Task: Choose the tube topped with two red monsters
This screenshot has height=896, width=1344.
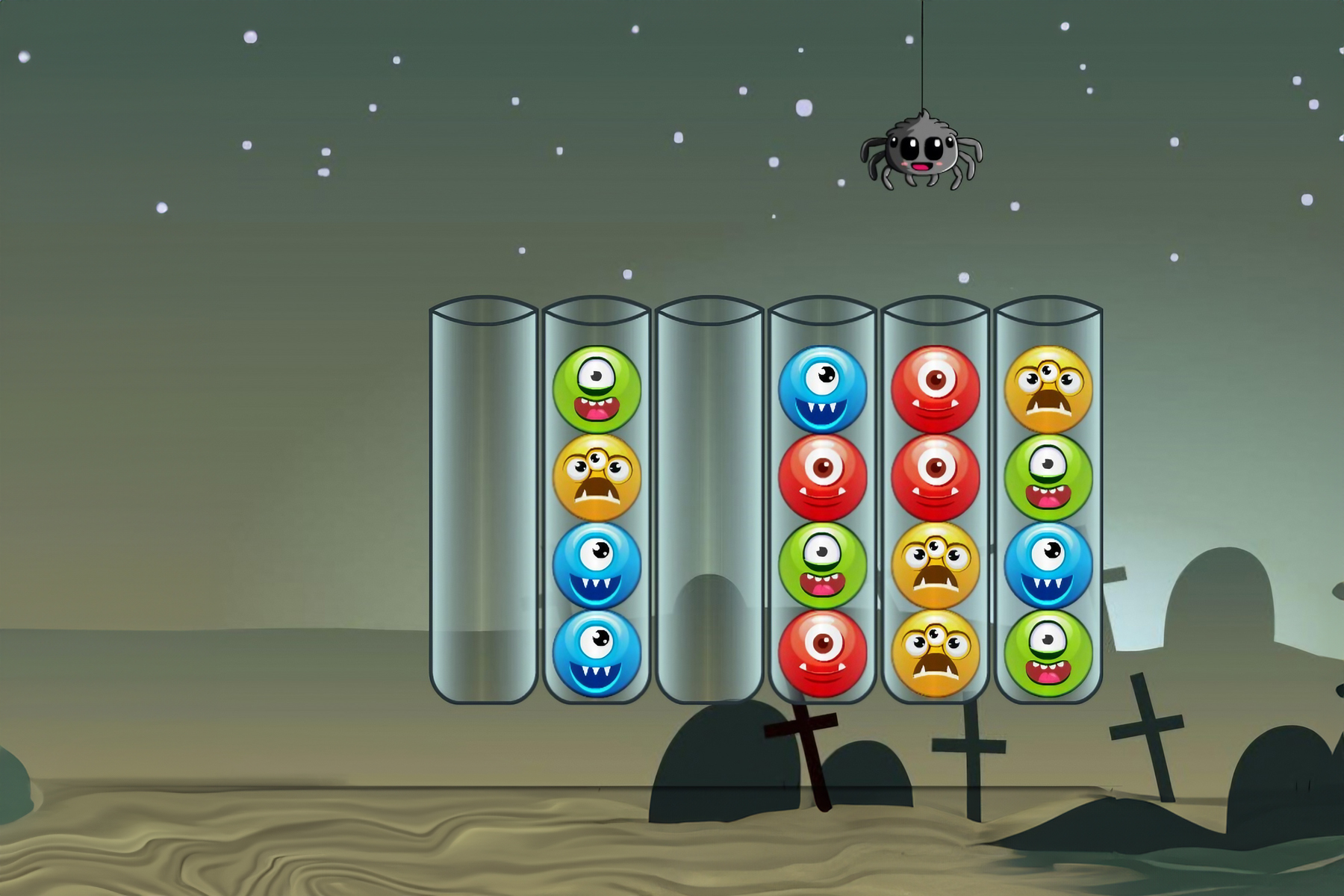Action: point(935,500)
